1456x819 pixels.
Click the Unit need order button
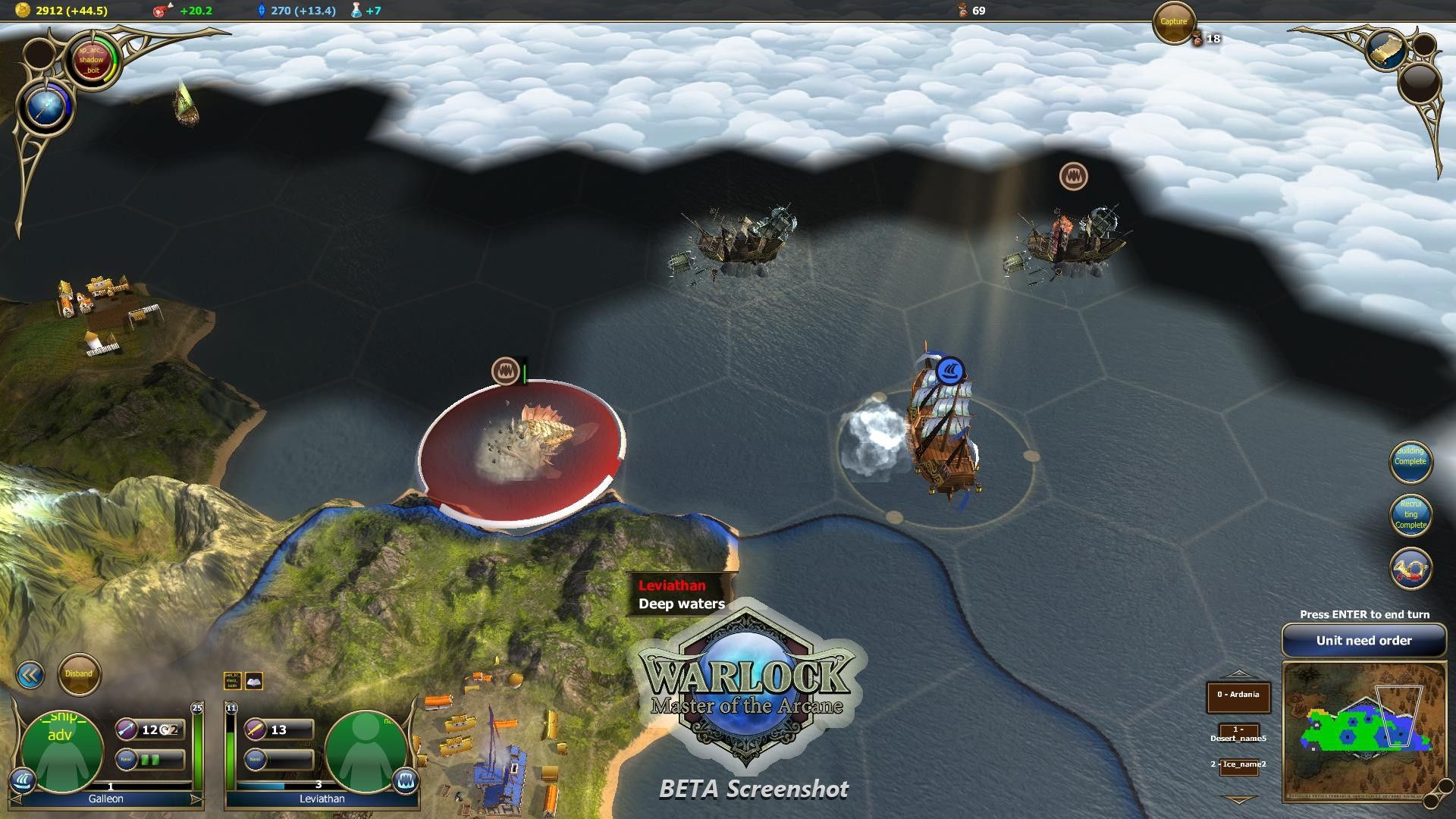[1363, 641]
